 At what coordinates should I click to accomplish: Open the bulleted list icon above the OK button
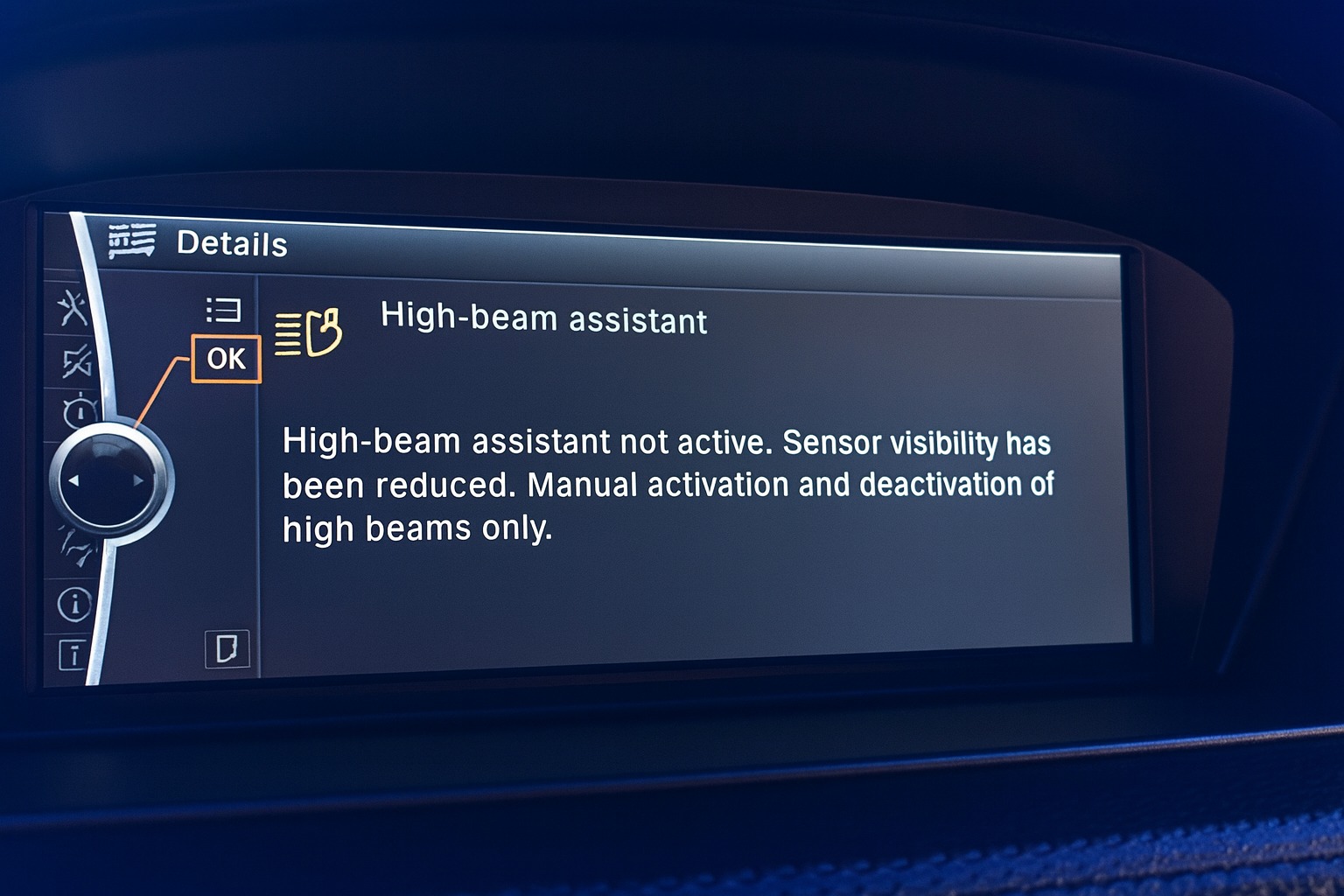point(223,308)
